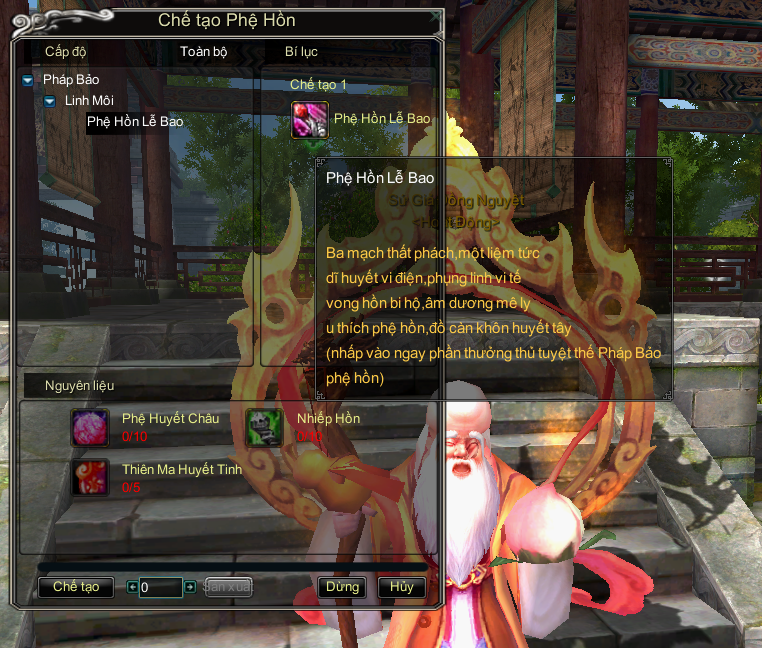Screen dimensions: 762x648
Task: Click the craft quantity input field
Action: point(161,587)
